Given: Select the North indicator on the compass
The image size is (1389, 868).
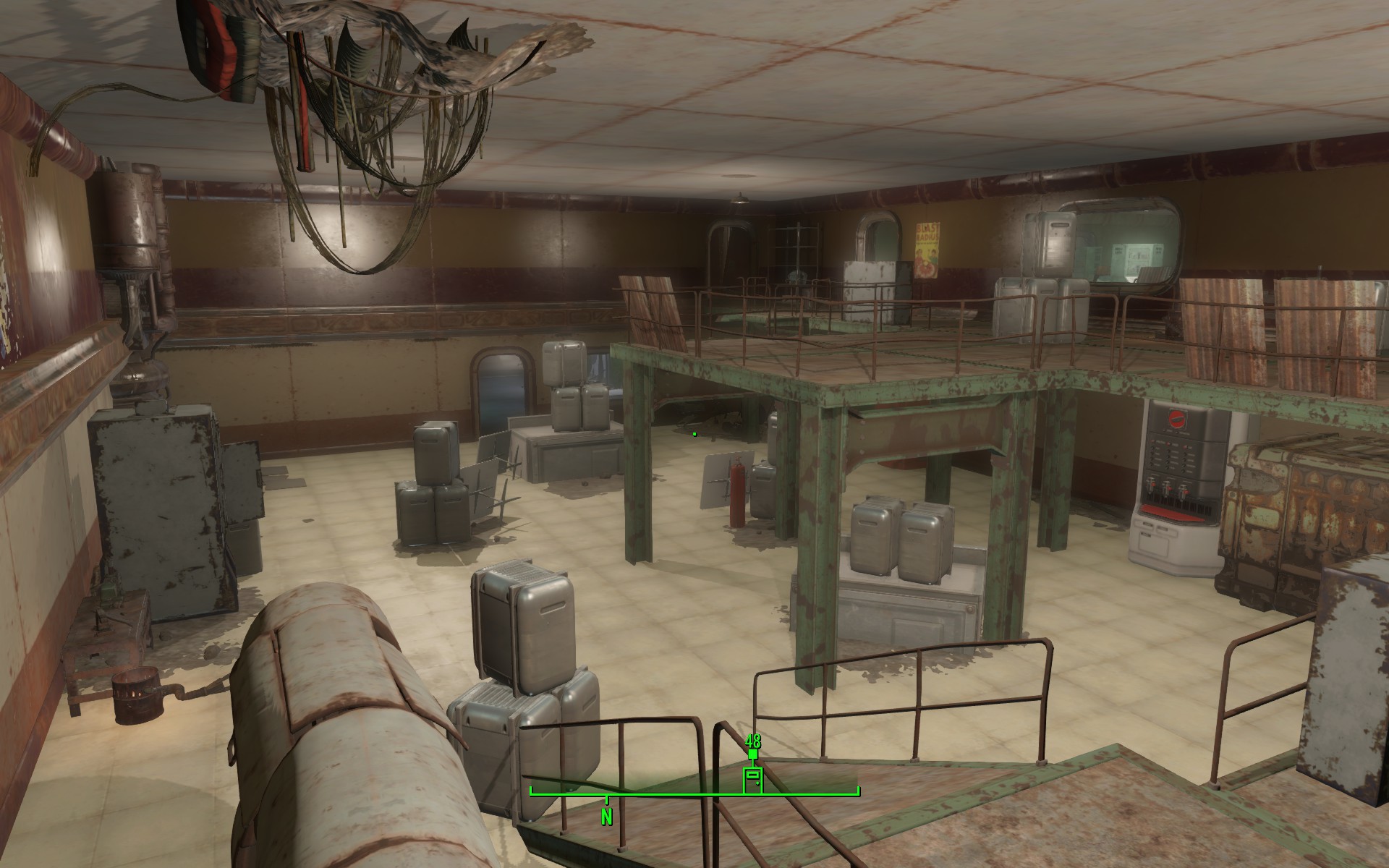Looking at the screenshot, I should pos(606,817).
